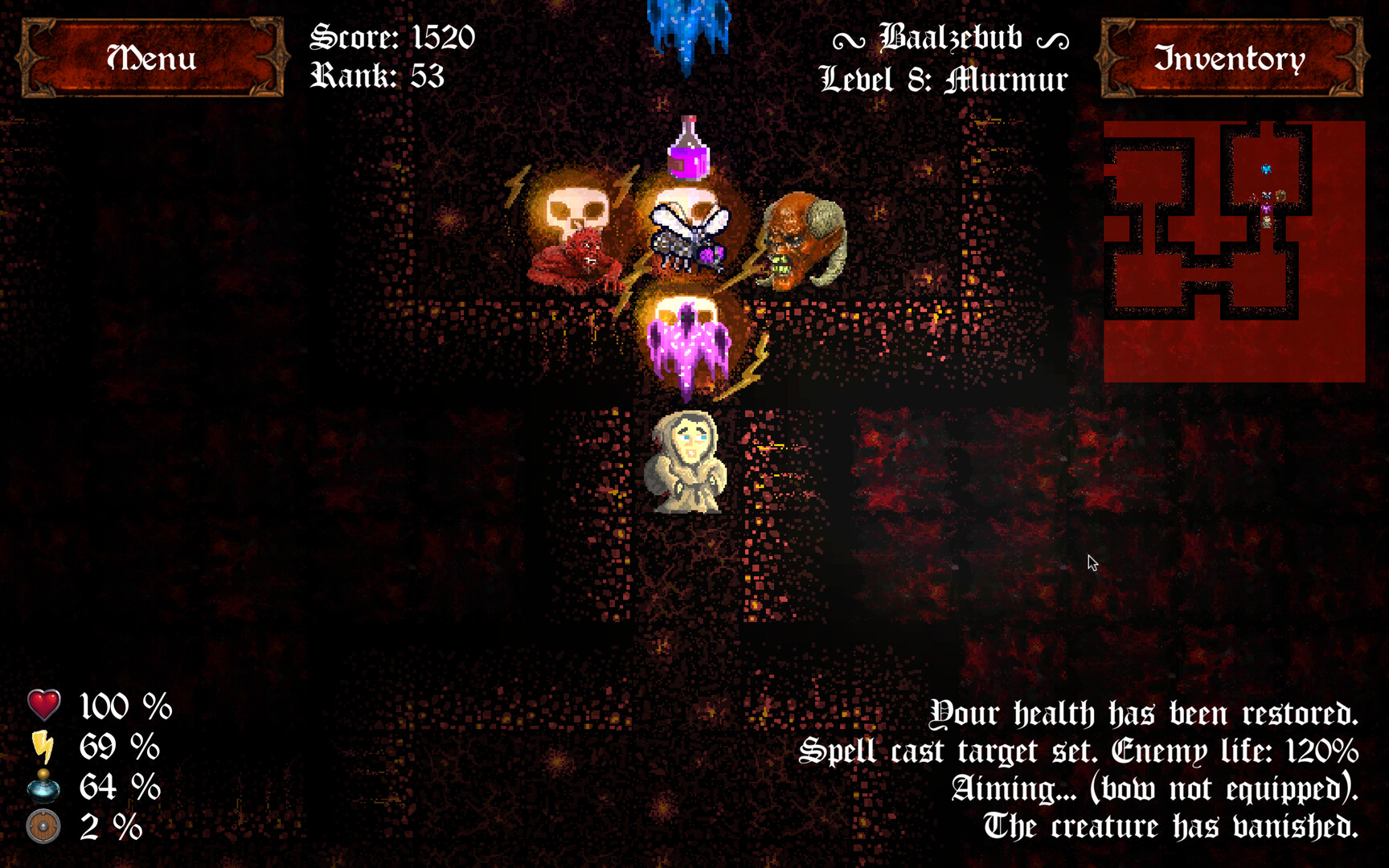The width and height of the screenshot is (1389, 868).
Task: Select the lightning energy icon
Action: coord(43,747)
